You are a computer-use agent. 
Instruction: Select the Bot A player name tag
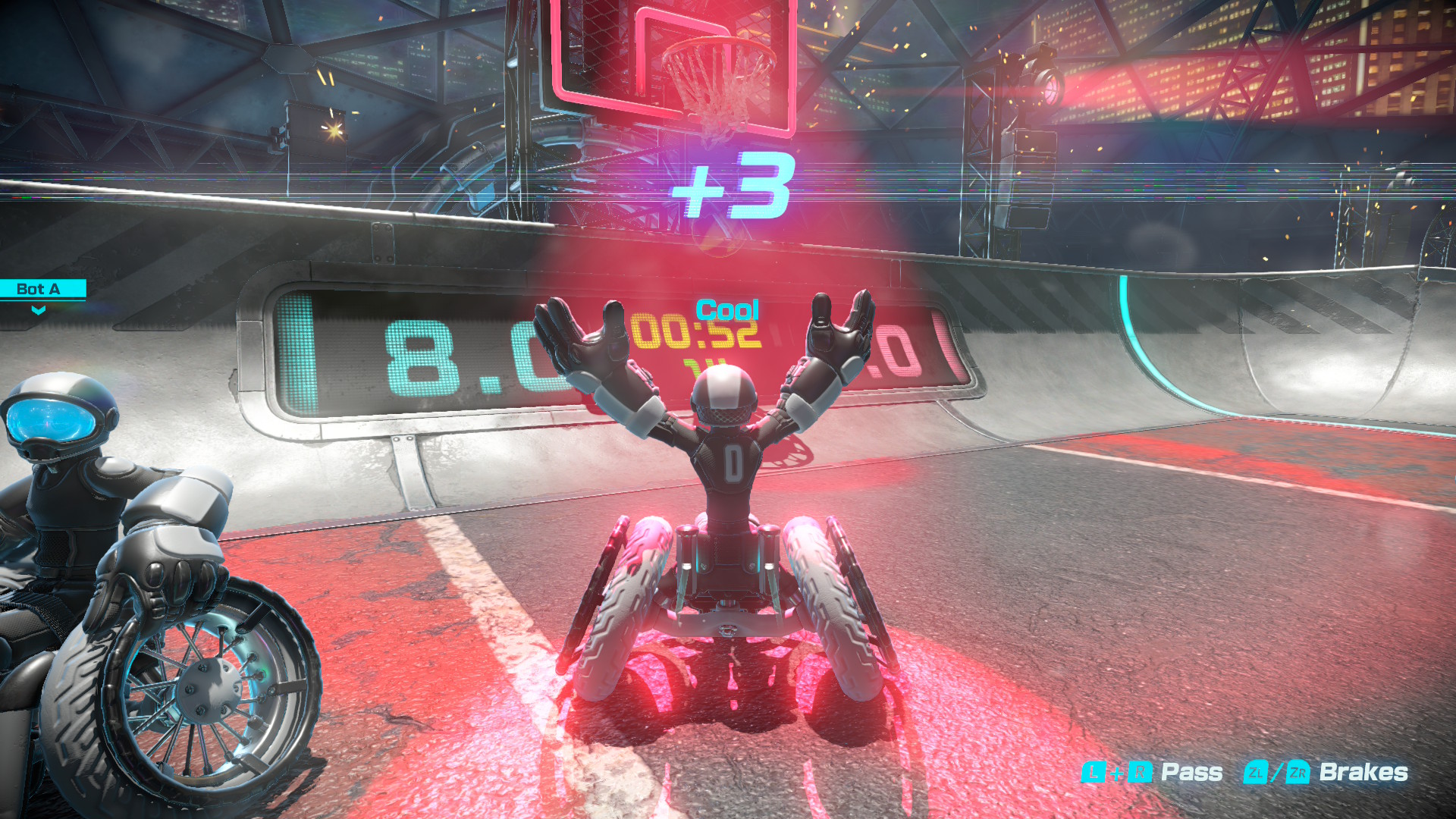pos(39,289)
